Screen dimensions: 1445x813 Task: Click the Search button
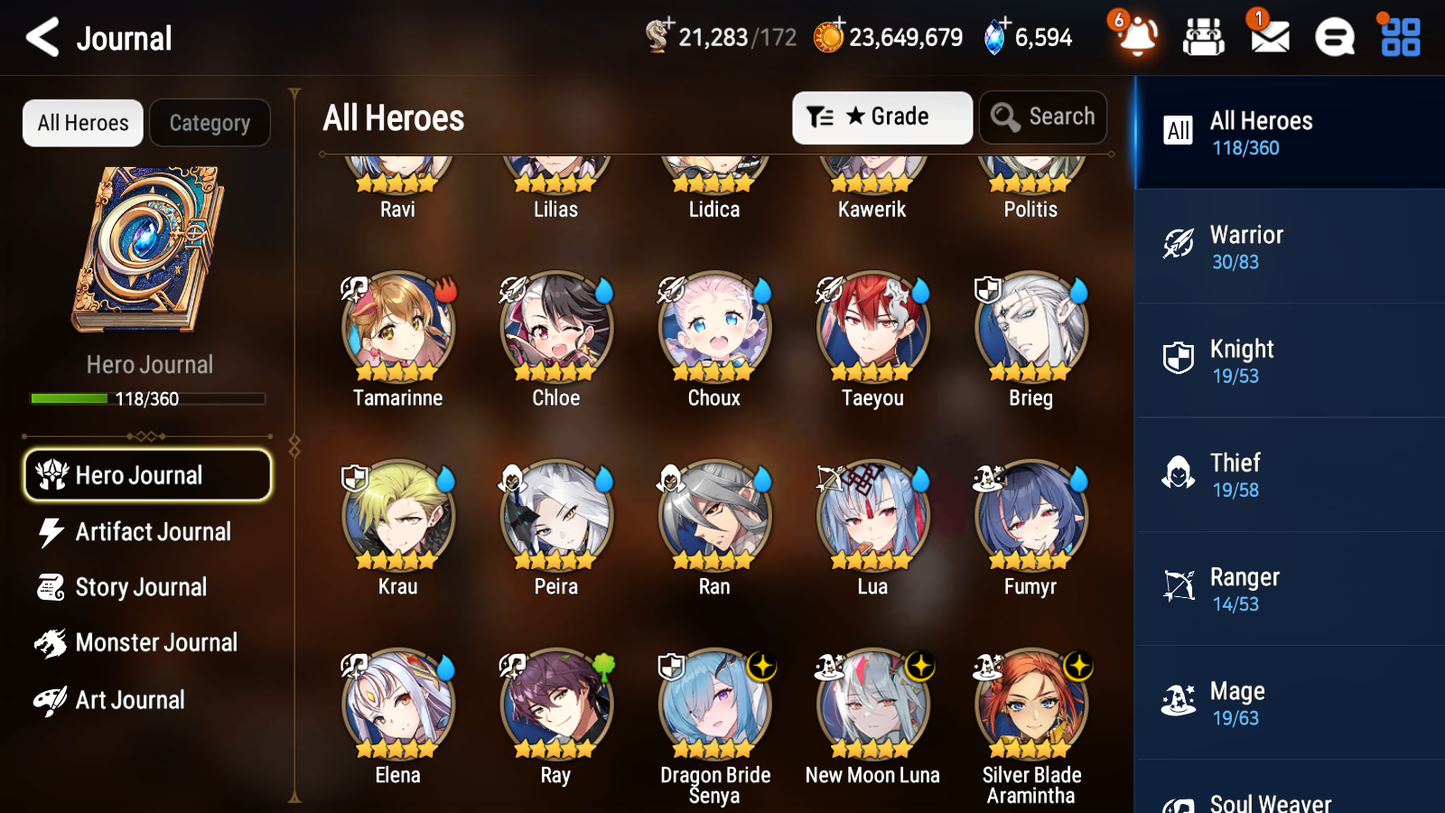pos(1043,117)
